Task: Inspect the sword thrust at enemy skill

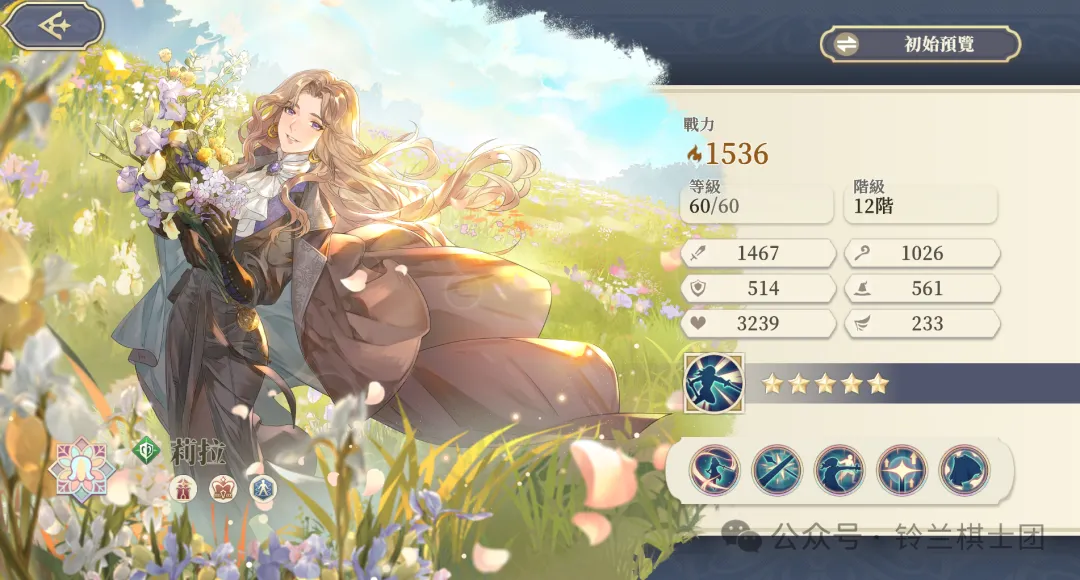Action: 840,470
